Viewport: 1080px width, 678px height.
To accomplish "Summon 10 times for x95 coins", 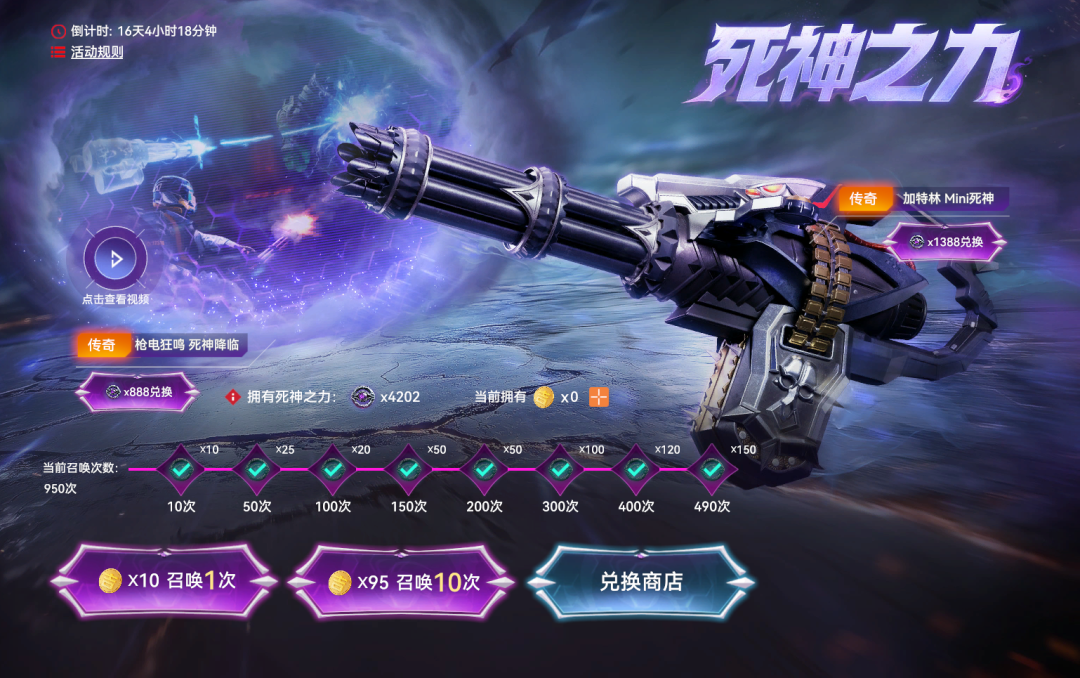I will pos(404,582).
